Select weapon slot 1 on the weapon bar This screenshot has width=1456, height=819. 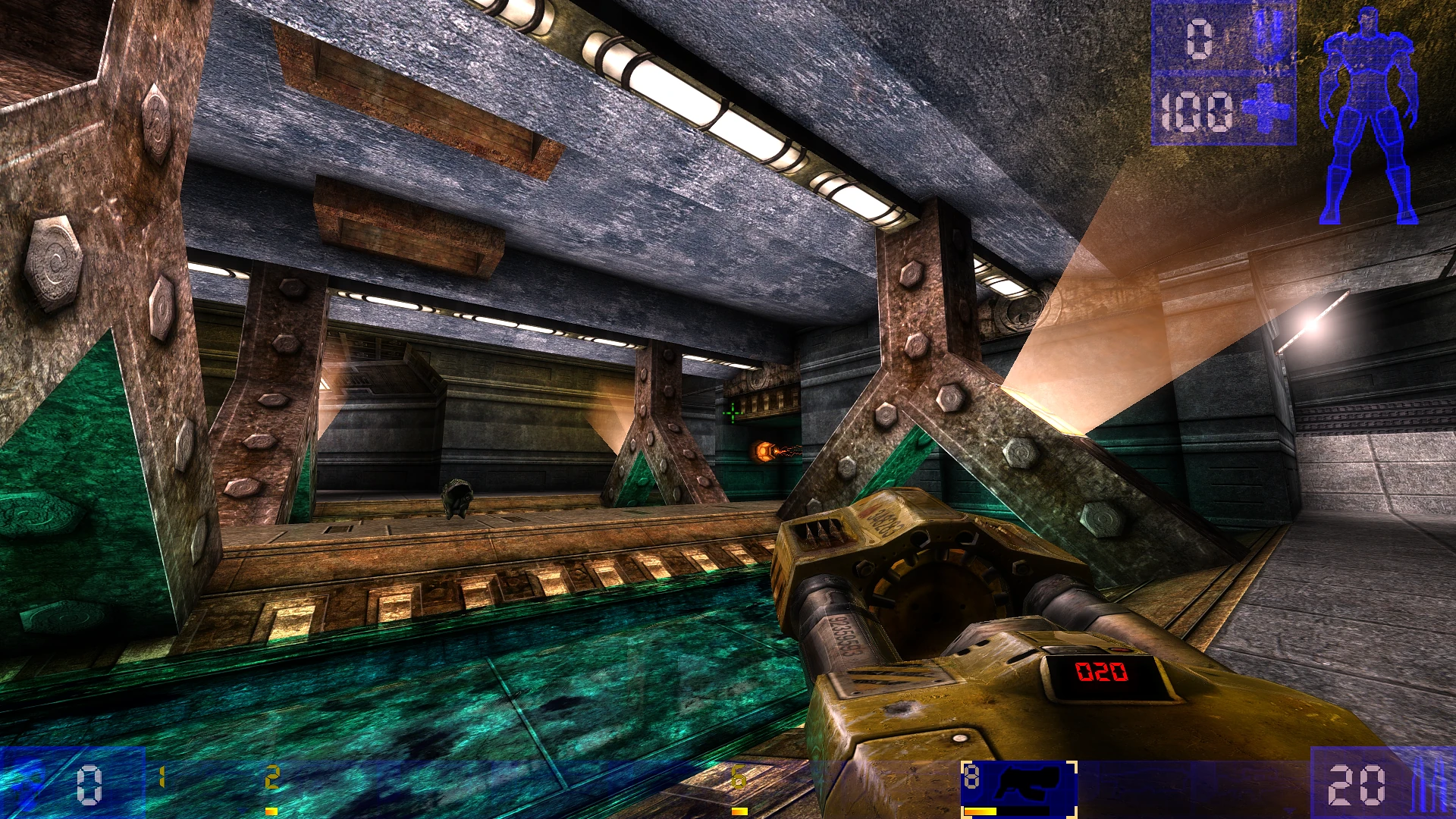point(162,776)
